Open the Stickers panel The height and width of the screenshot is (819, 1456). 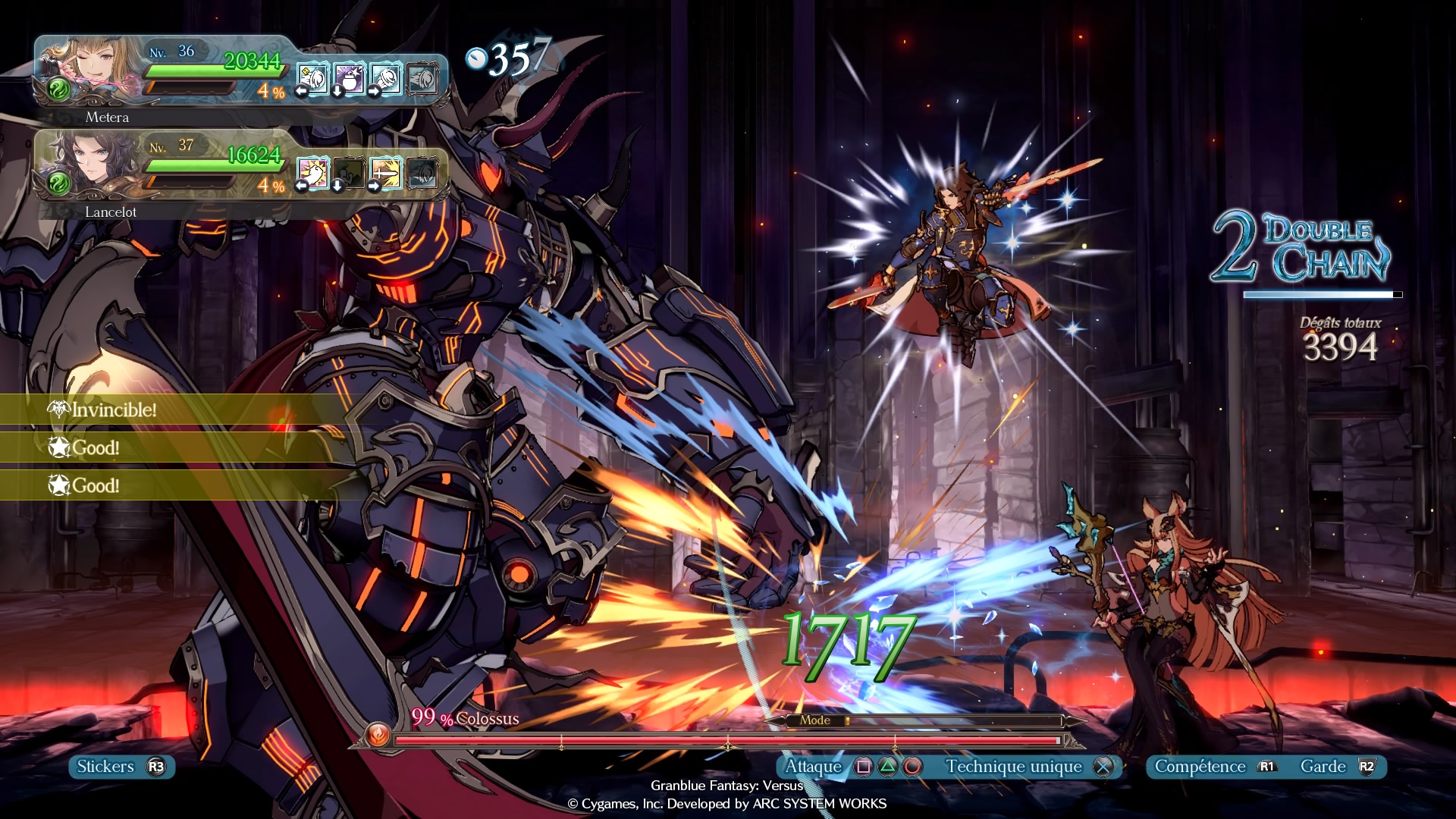(121, 767)
